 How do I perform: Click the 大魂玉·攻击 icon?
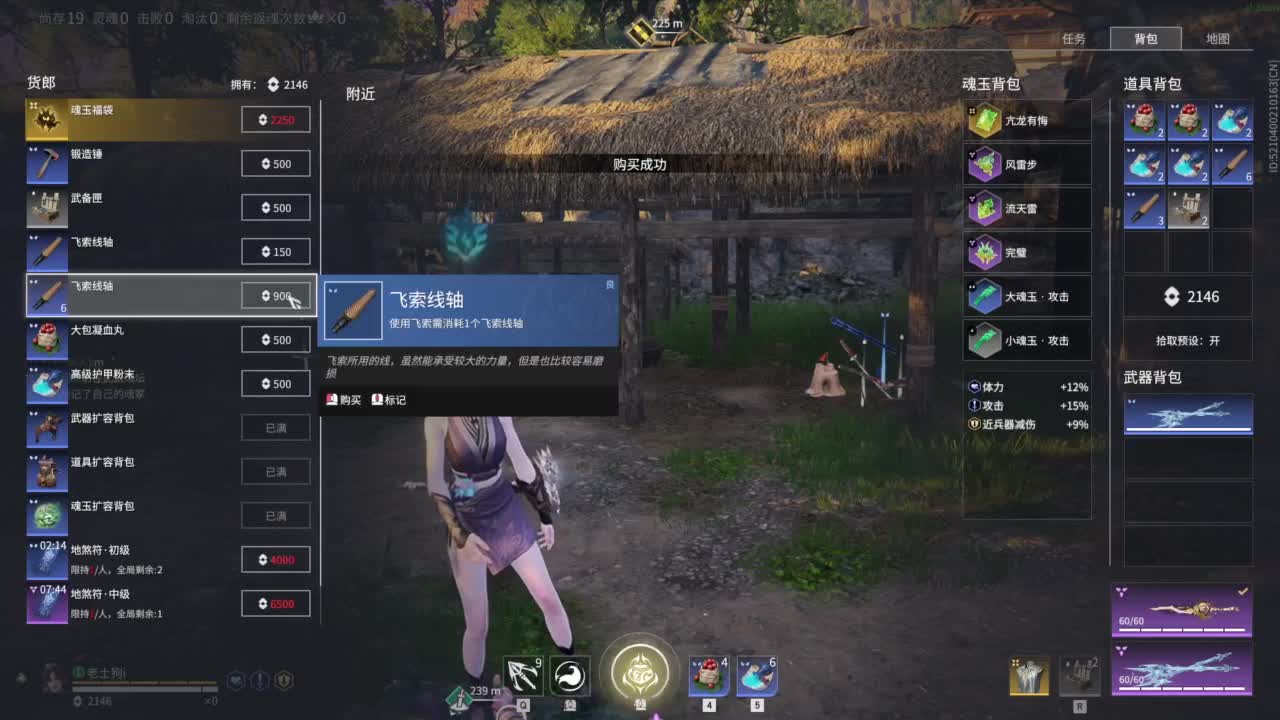click(983, 296)
